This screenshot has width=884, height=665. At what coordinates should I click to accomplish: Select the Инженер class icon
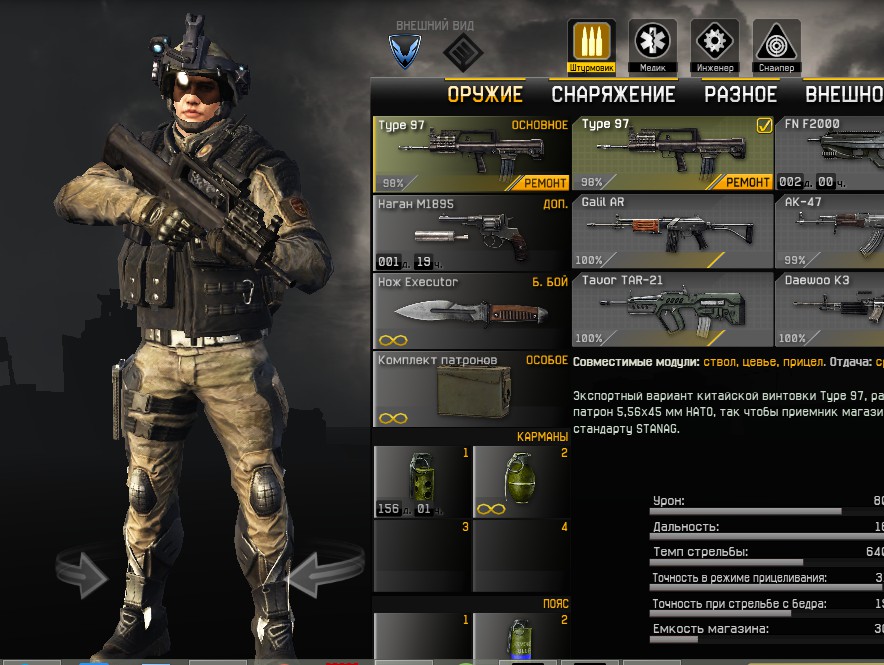click(715, 45)
